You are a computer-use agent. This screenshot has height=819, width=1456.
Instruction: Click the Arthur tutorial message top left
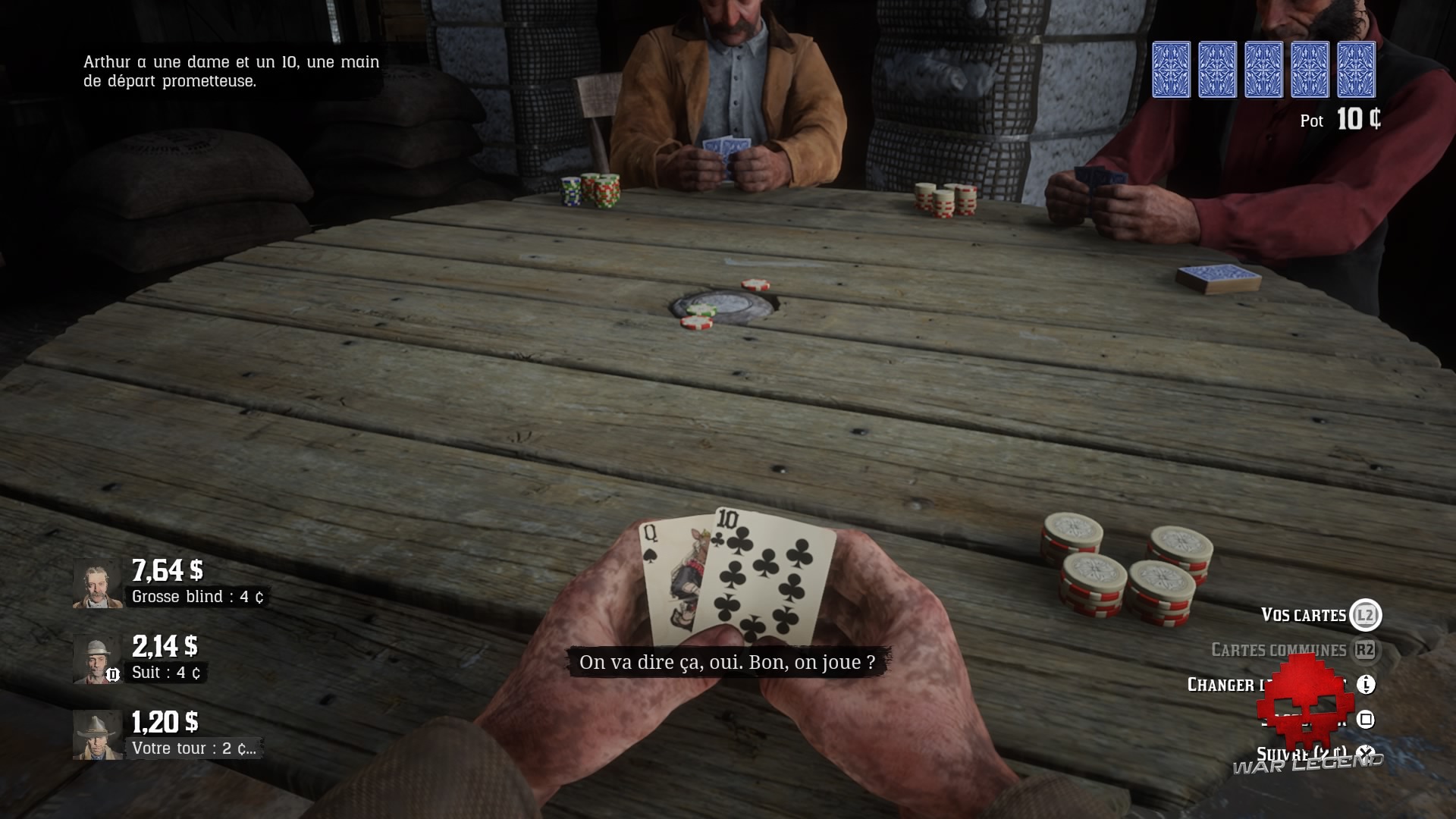pyautogui.click(x=229, y=72)
